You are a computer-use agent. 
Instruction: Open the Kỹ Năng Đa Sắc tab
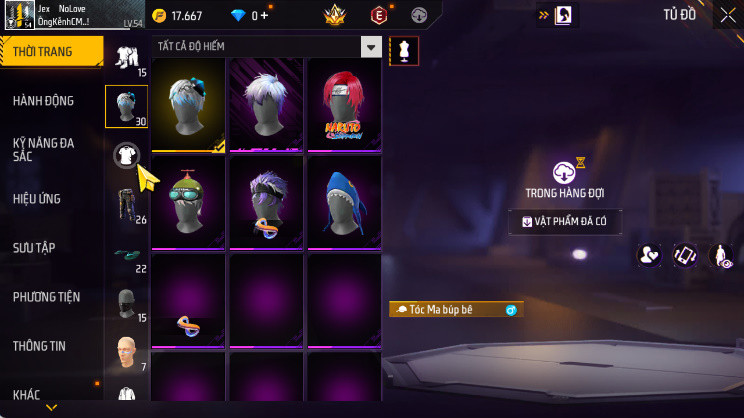click(x=46, y=150)
